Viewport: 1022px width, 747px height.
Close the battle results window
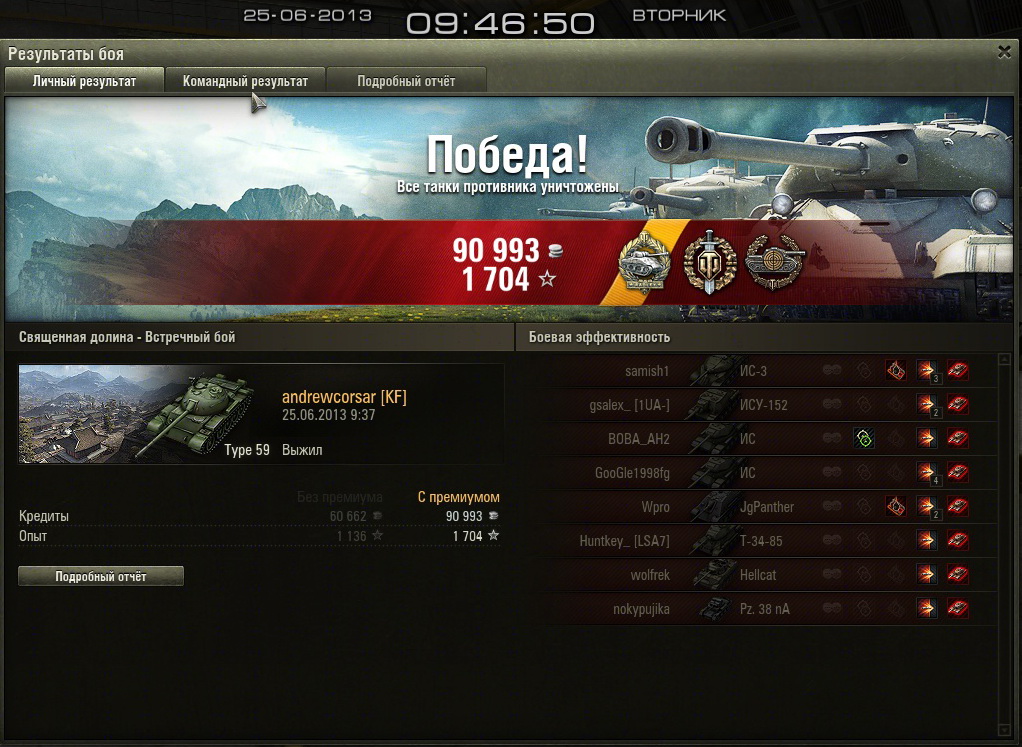click(x=1004, y=53)
